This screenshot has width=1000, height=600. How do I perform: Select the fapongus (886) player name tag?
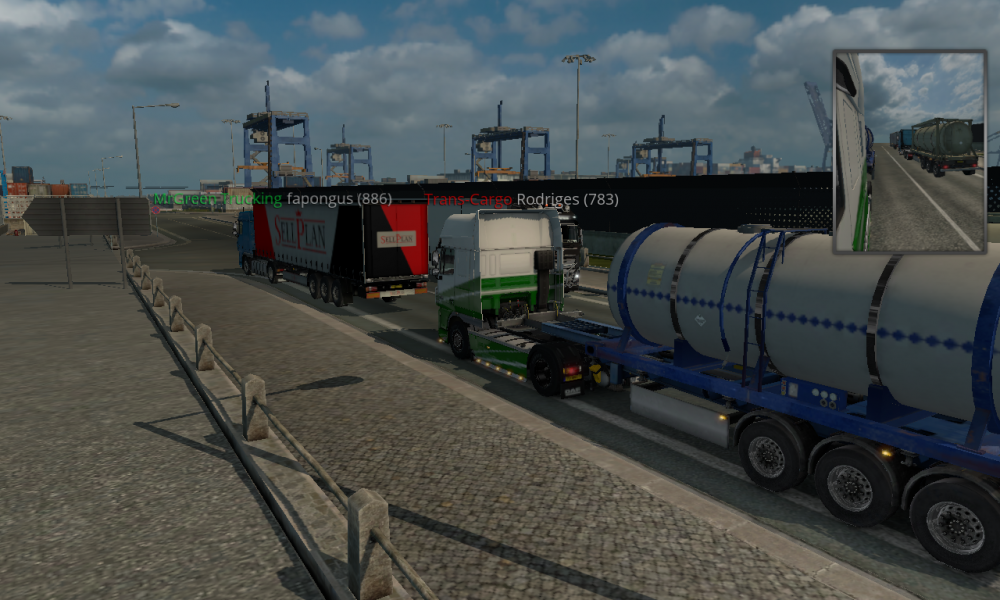pyautogui.click(x=338, y=199)
